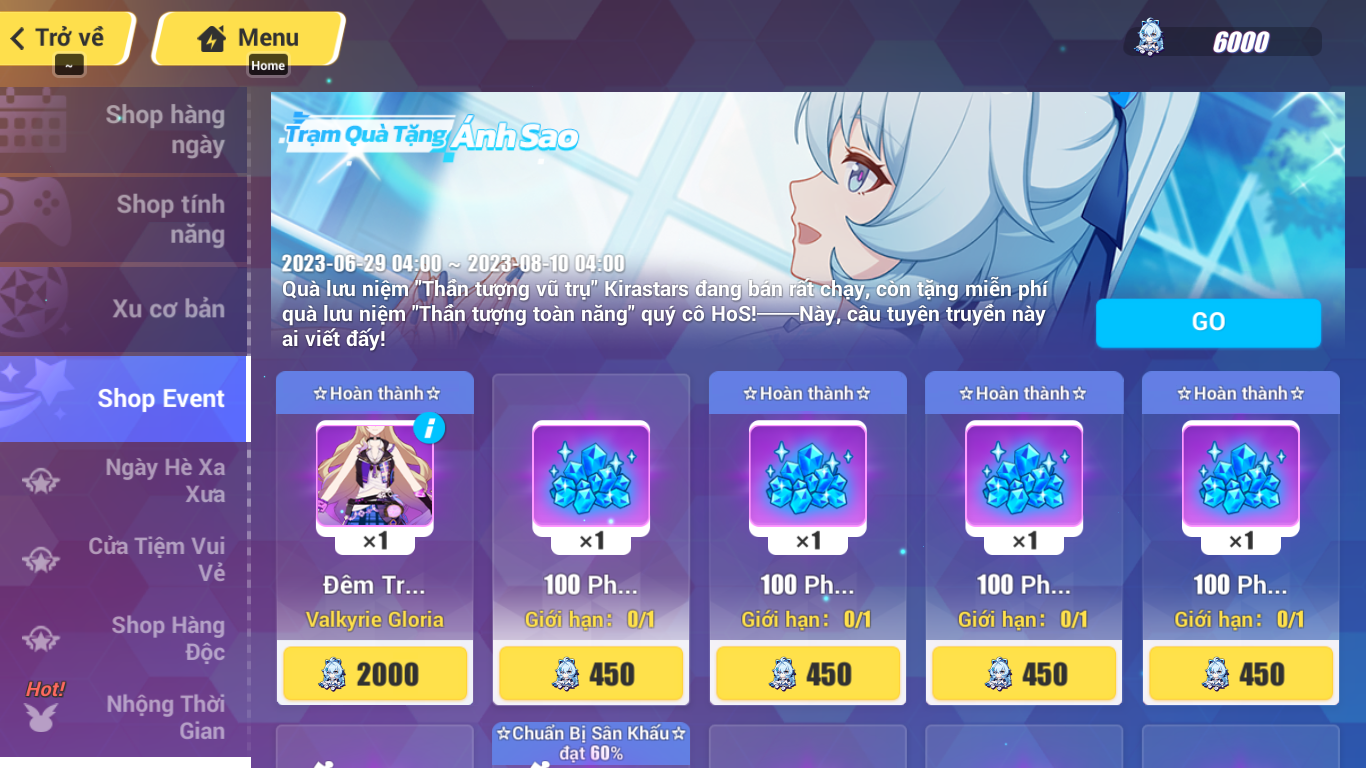Purchase the first 100 Ph item for 450
Screen dimensions: 1366x768
591,673
